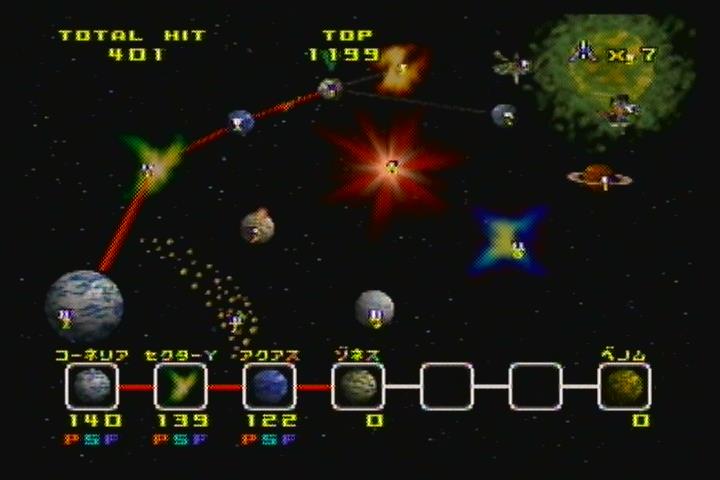Click the large Corneria planet on the map
This screenshot has height=480, width=720.
pyautogui.click(x=84, y=304)
